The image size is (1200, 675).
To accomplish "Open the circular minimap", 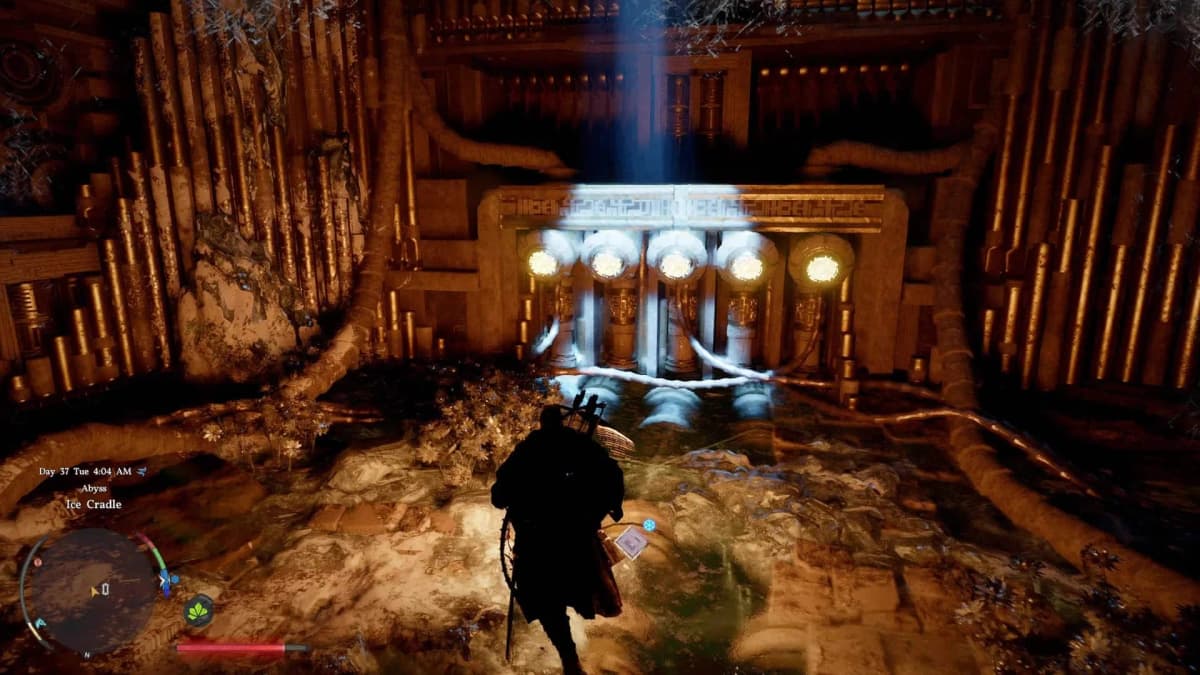I will coord(88,591).
